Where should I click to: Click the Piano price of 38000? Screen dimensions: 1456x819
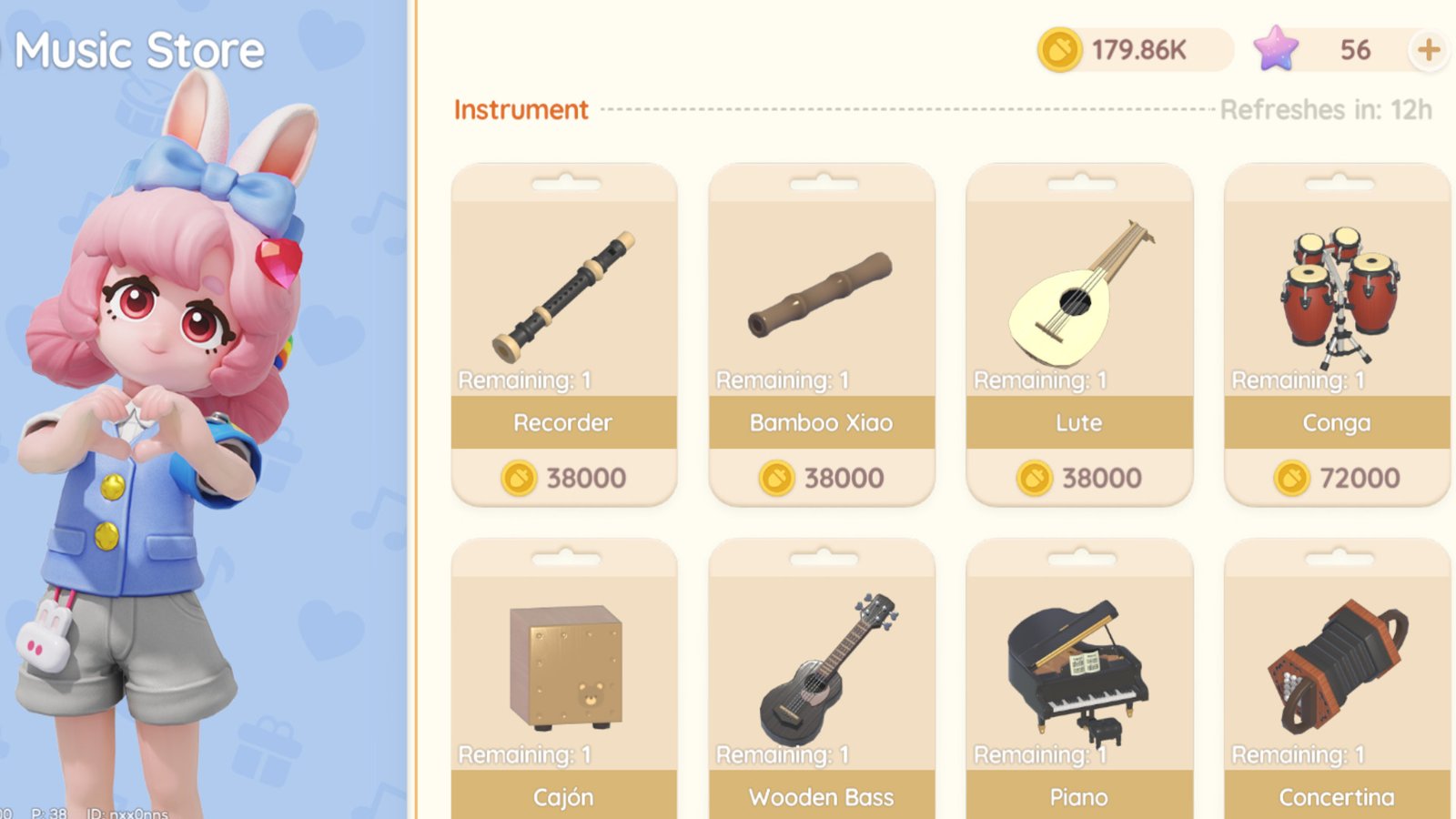tap(1078, 814)
